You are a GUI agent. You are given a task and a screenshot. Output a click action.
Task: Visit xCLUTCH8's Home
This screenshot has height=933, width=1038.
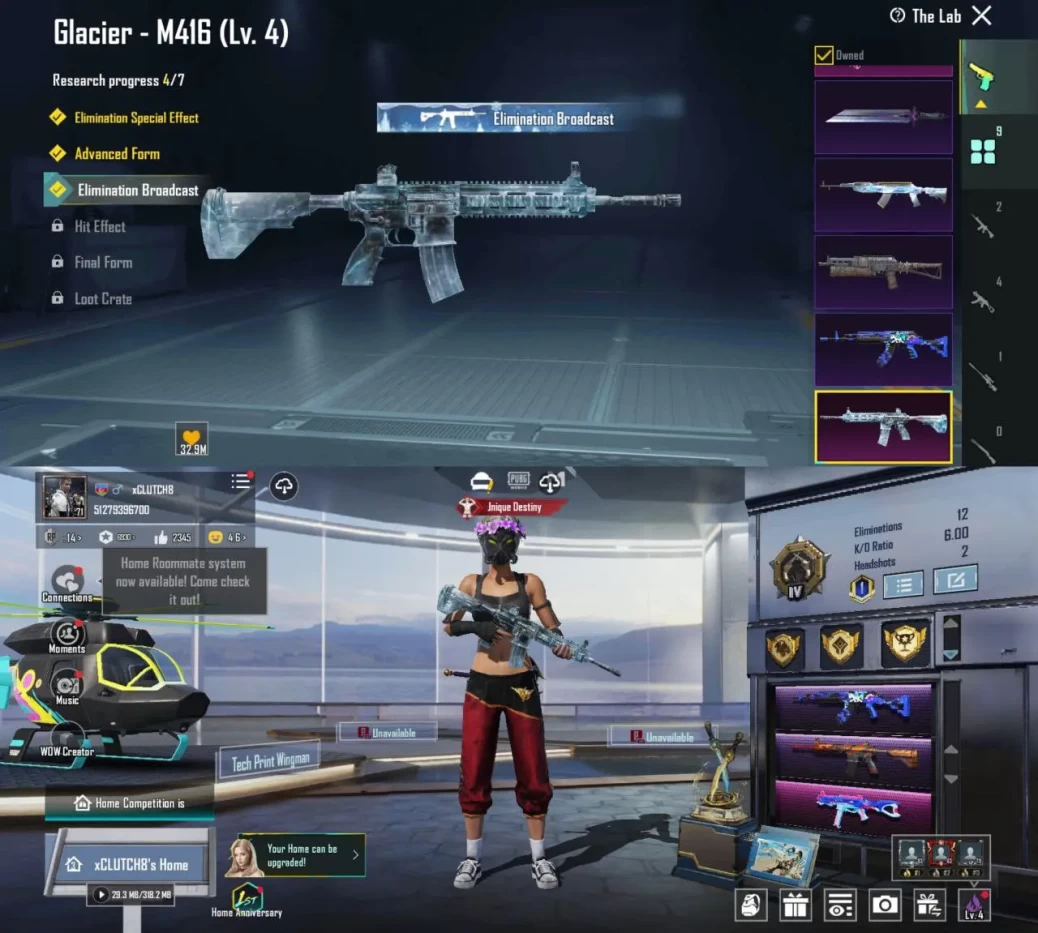pos(130,865)
